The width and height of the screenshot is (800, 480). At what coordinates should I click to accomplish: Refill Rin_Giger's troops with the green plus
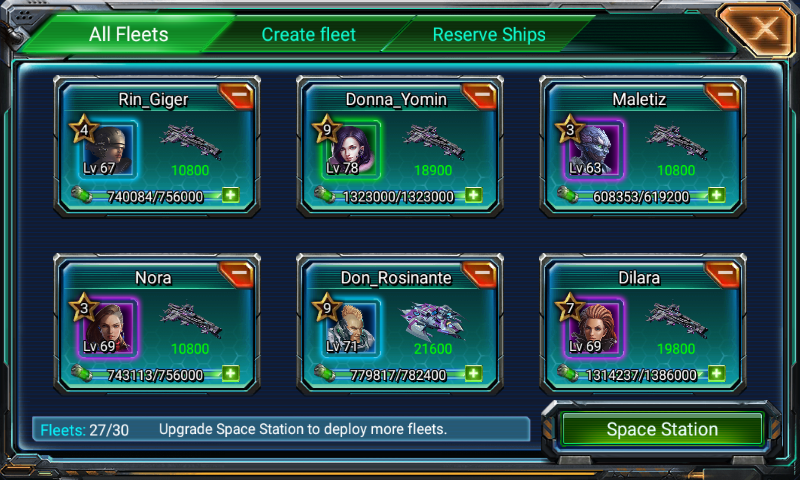coord(231,195)
